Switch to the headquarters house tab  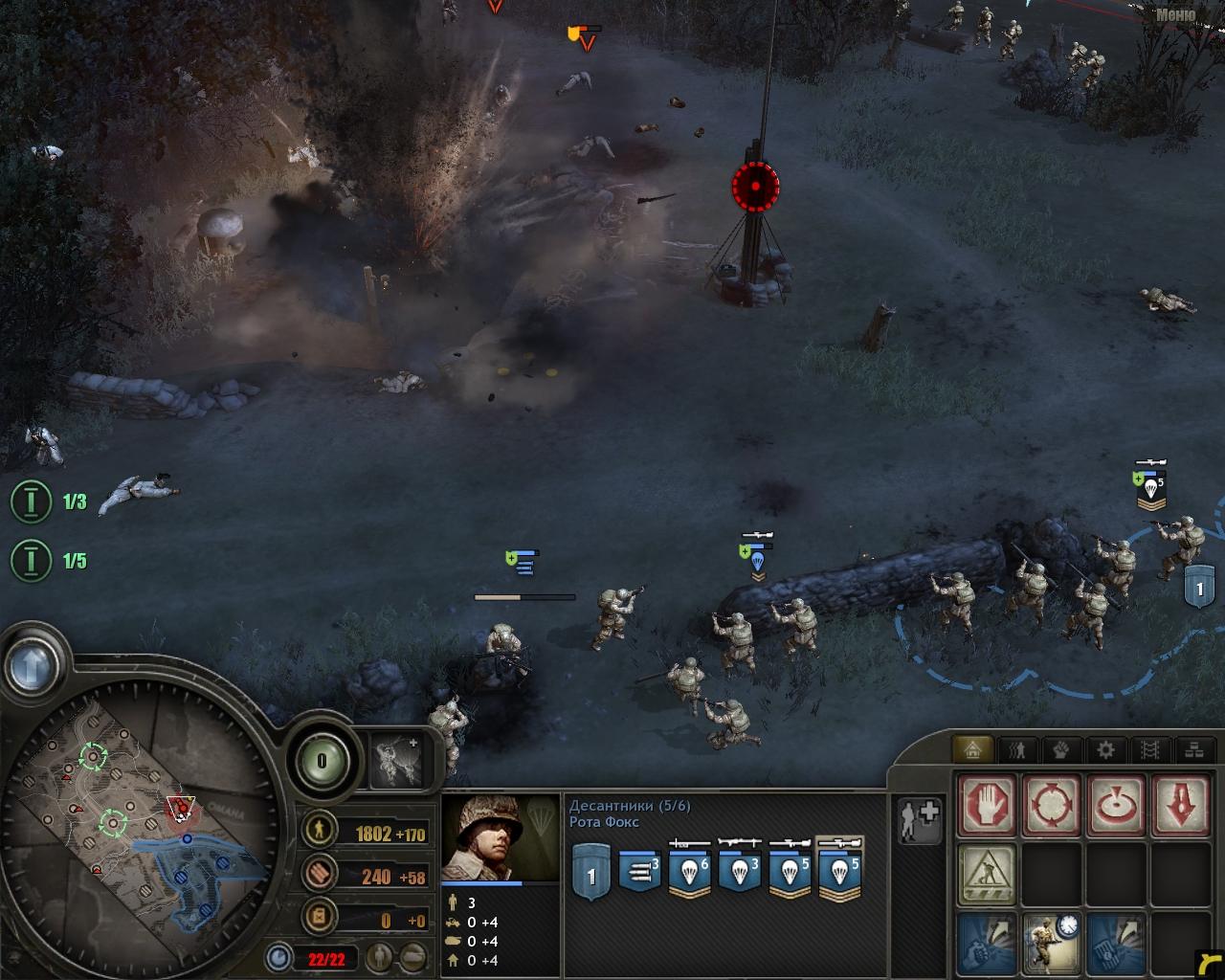[975, 749]
